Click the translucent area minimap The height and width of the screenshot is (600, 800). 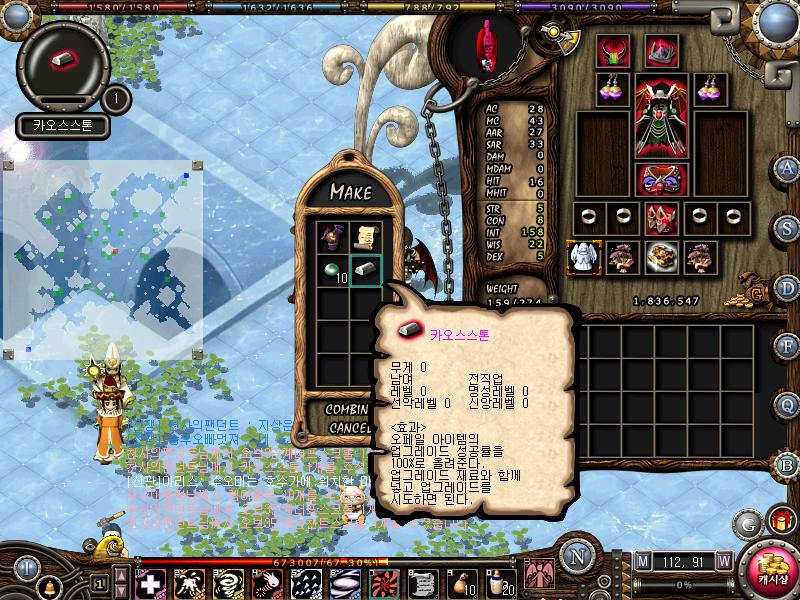pyautogui.click(x=103, y=258)
